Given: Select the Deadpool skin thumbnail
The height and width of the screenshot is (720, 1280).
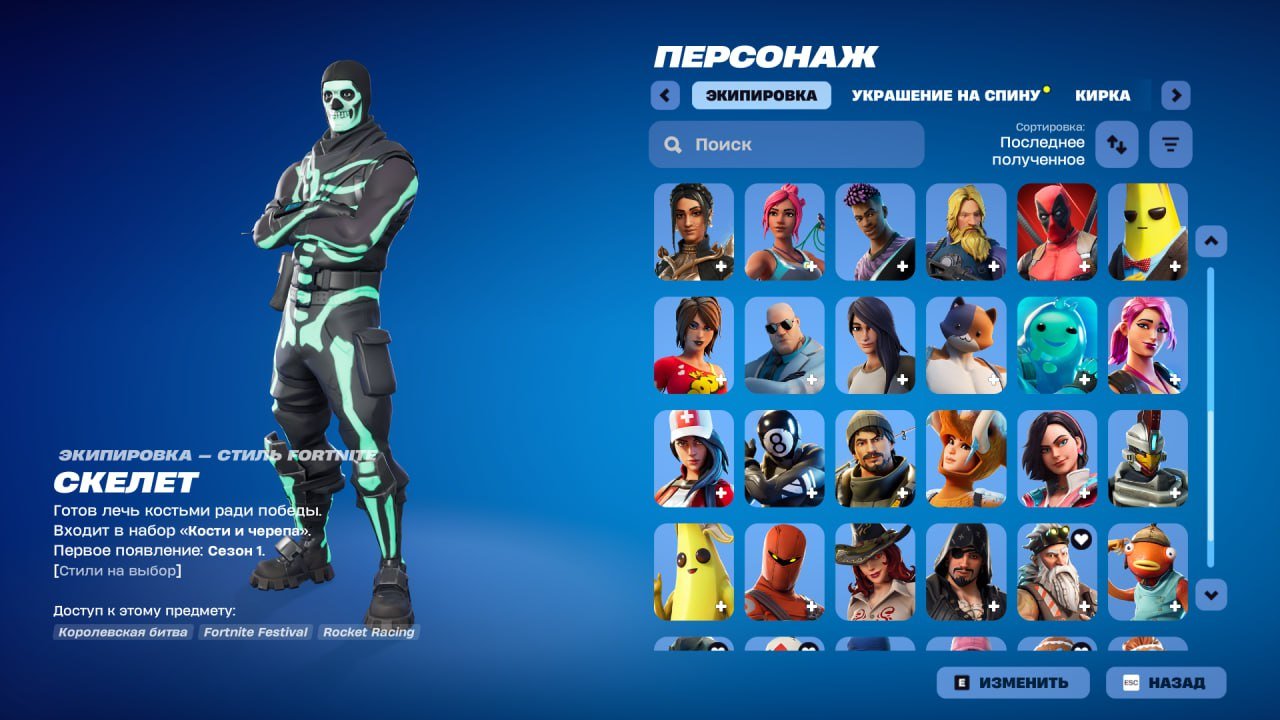Looking at the screenshot, I should (1055, 231).
